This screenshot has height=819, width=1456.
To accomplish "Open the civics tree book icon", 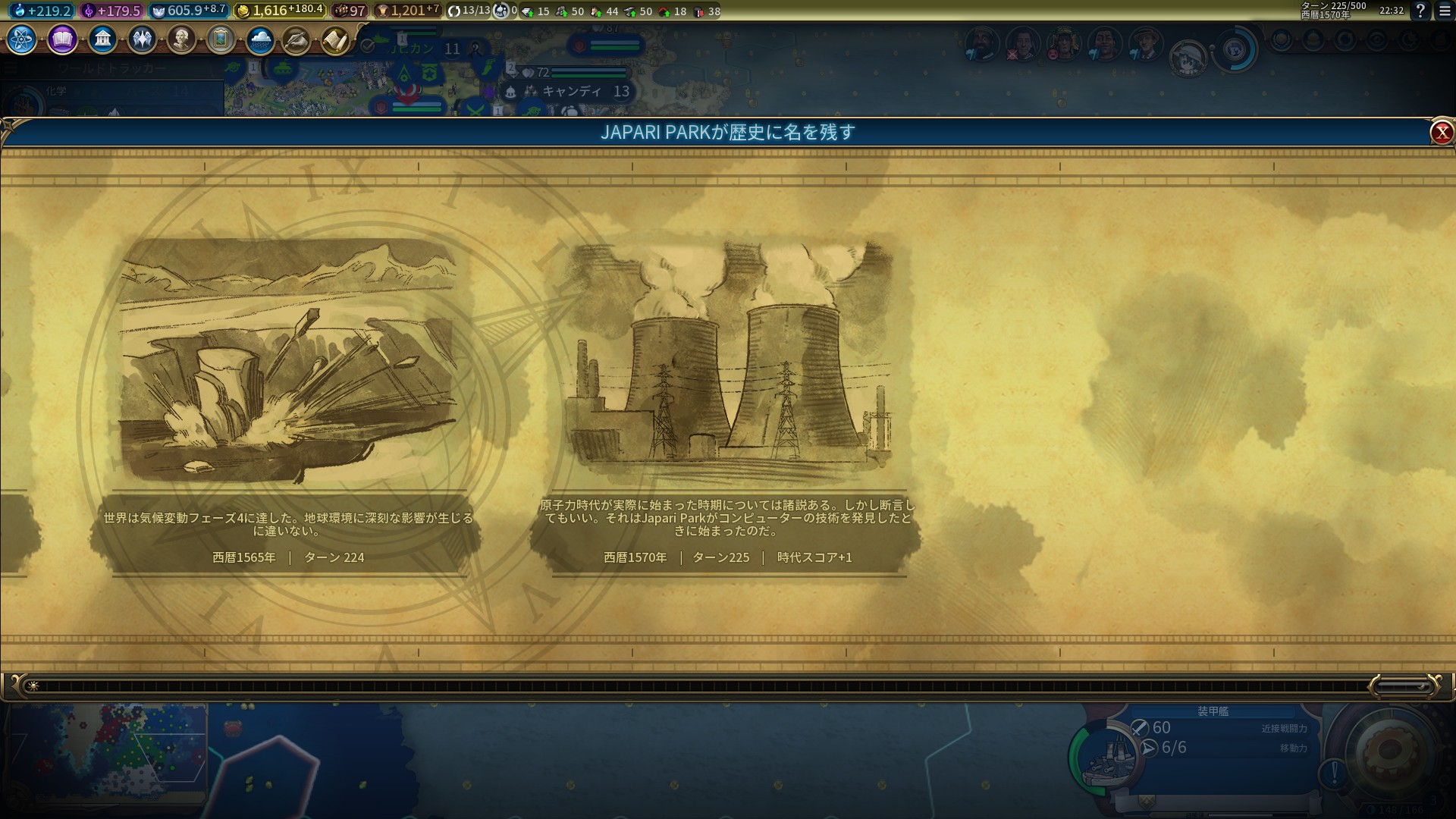I will point(62,39).
